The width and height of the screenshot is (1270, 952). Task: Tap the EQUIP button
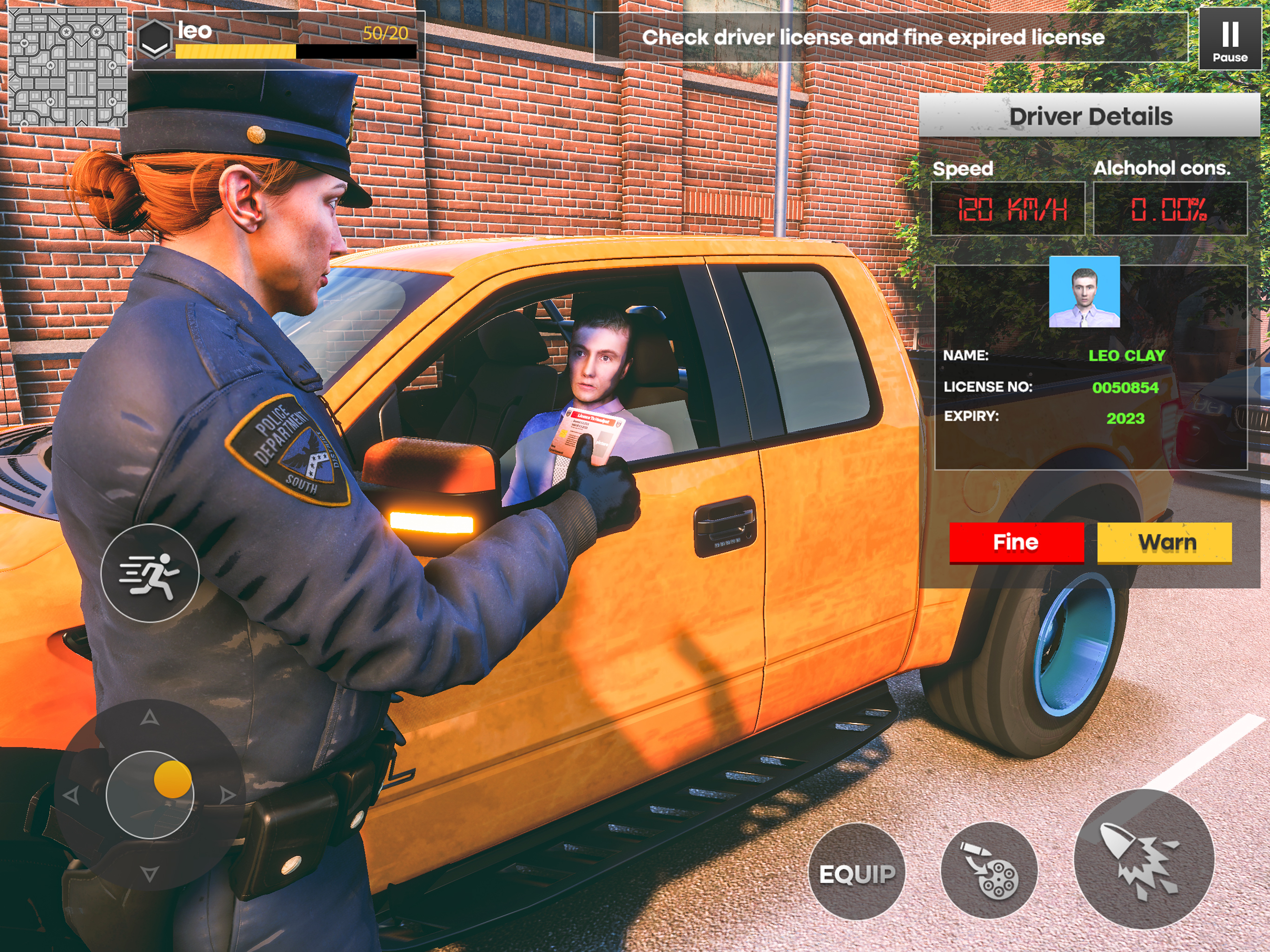[857, 873]
